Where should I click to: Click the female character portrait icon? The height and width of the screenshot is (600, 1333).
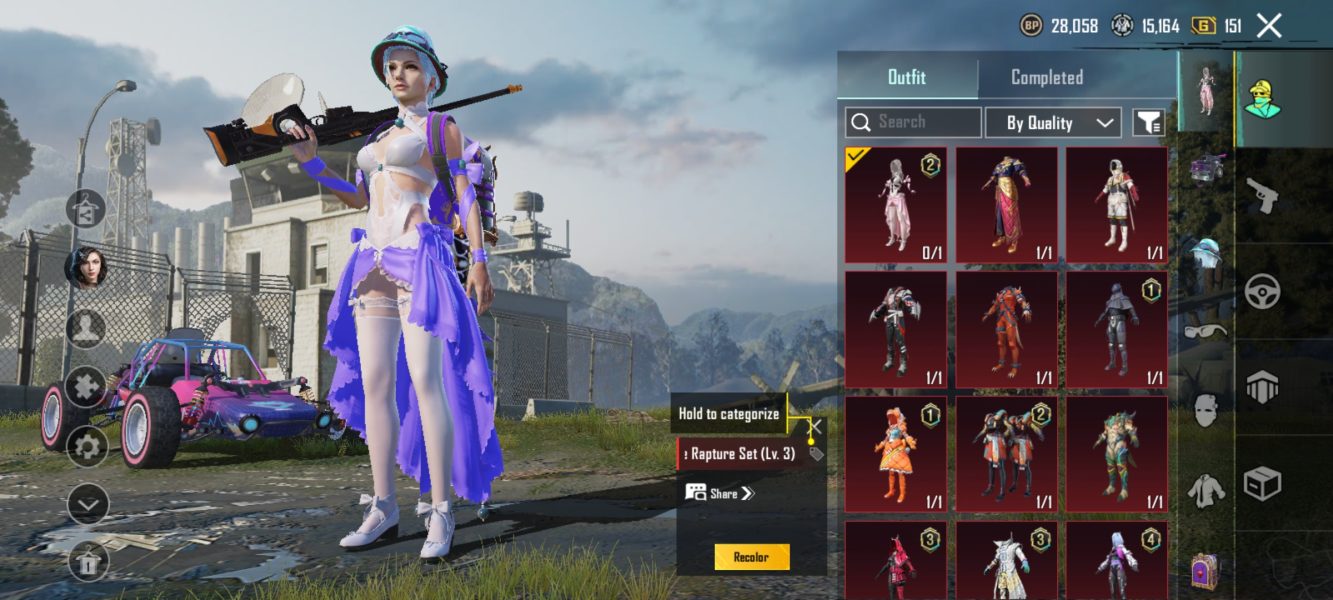(x=87, y=267)
